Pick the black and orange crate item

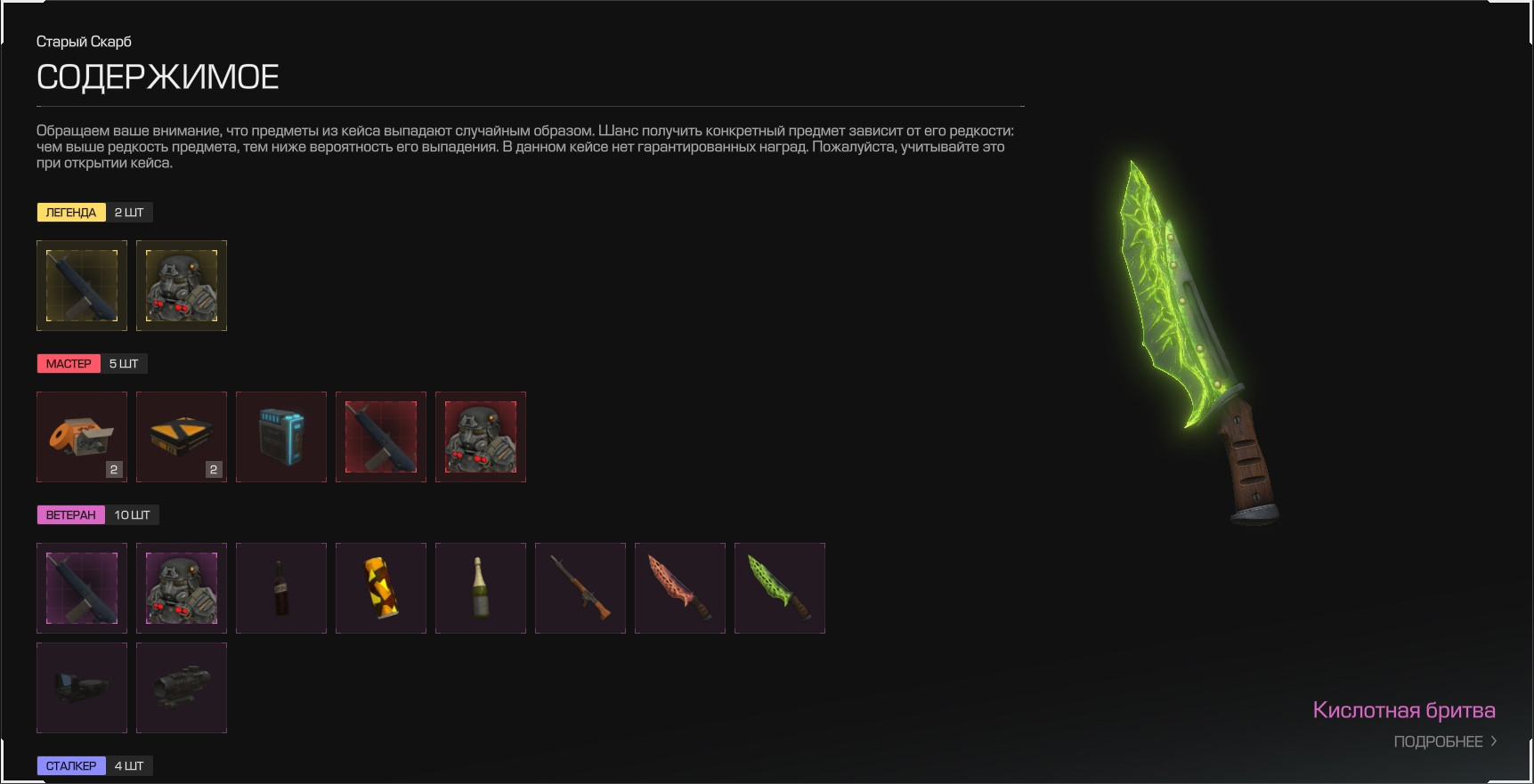[182, 437]
